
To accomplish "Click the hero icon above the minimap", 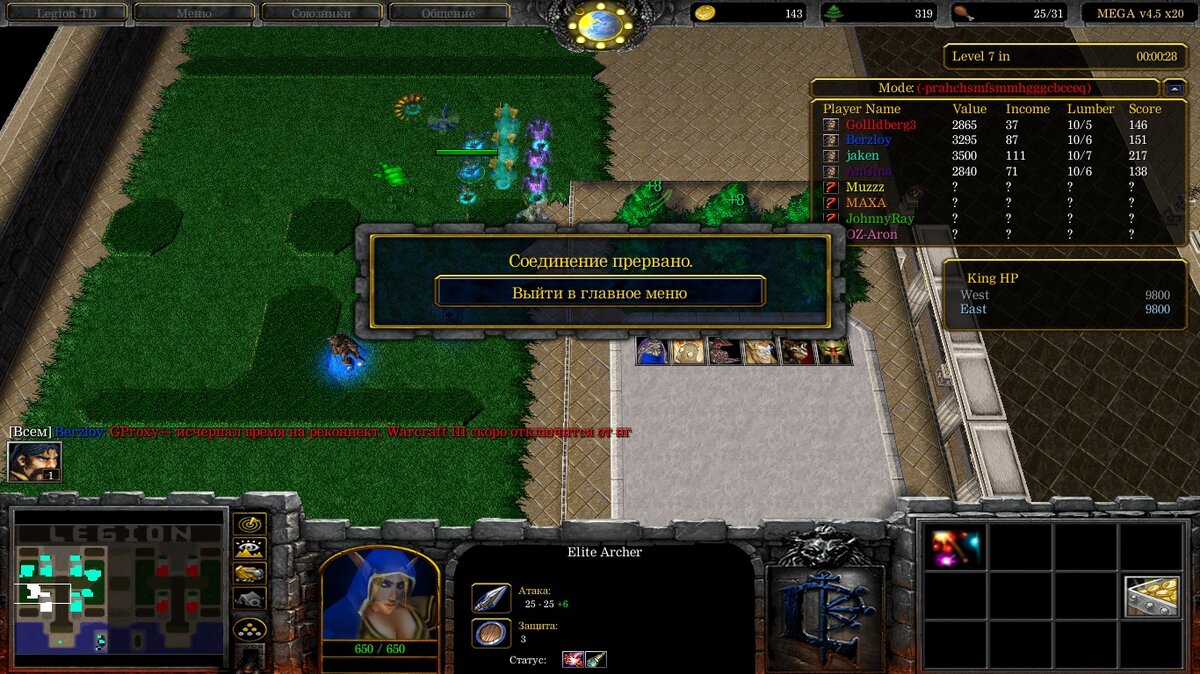I will [x=34, y=461].
